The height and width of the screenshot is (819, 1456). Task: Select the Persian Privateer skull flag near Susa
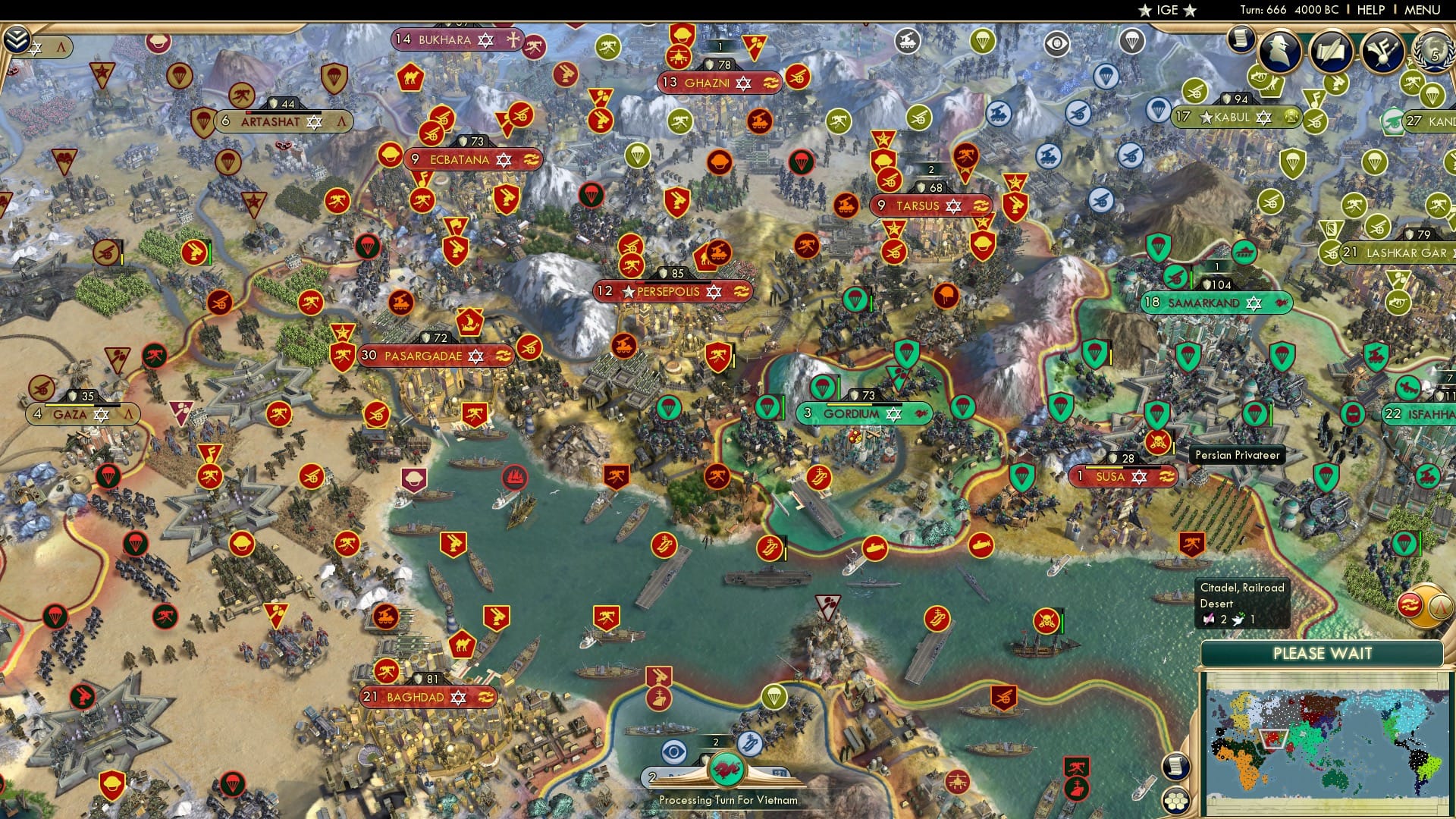1158,444
